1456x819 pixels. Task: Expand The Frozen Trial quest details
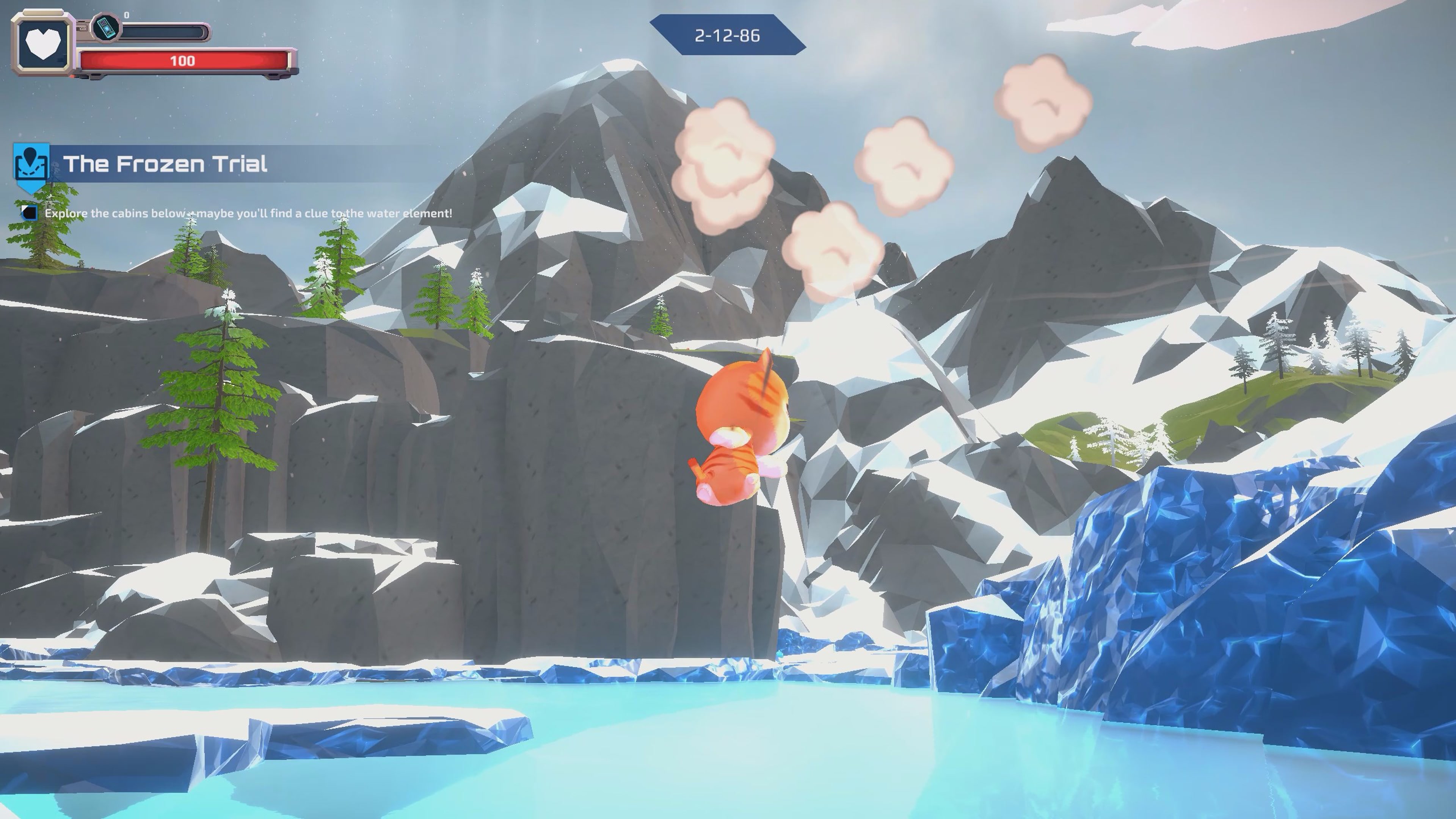point(167,165)
